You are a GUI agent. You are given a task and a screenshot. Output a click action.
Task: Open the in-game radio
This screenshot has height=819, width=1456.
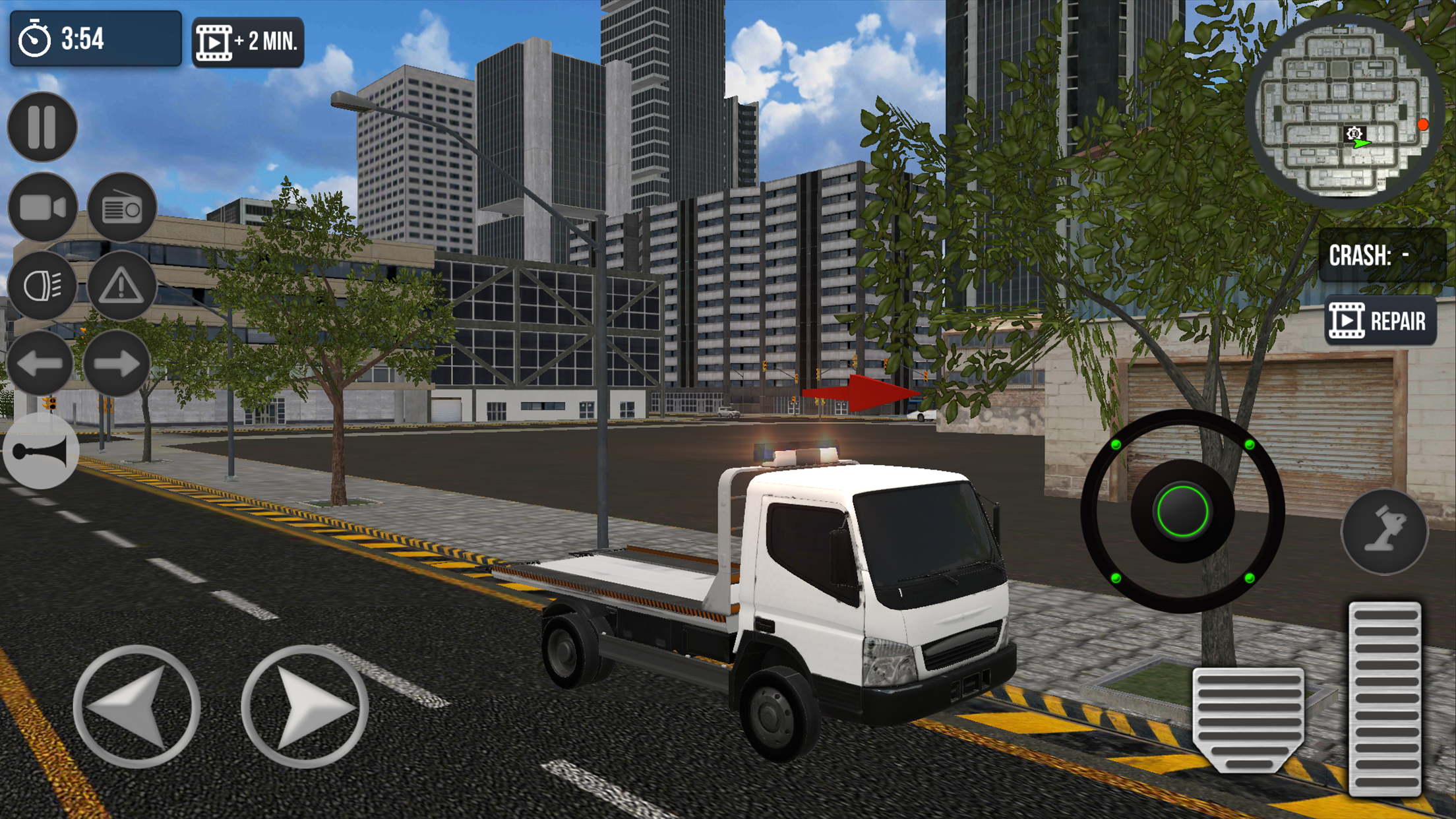click(x=122, y=208)
